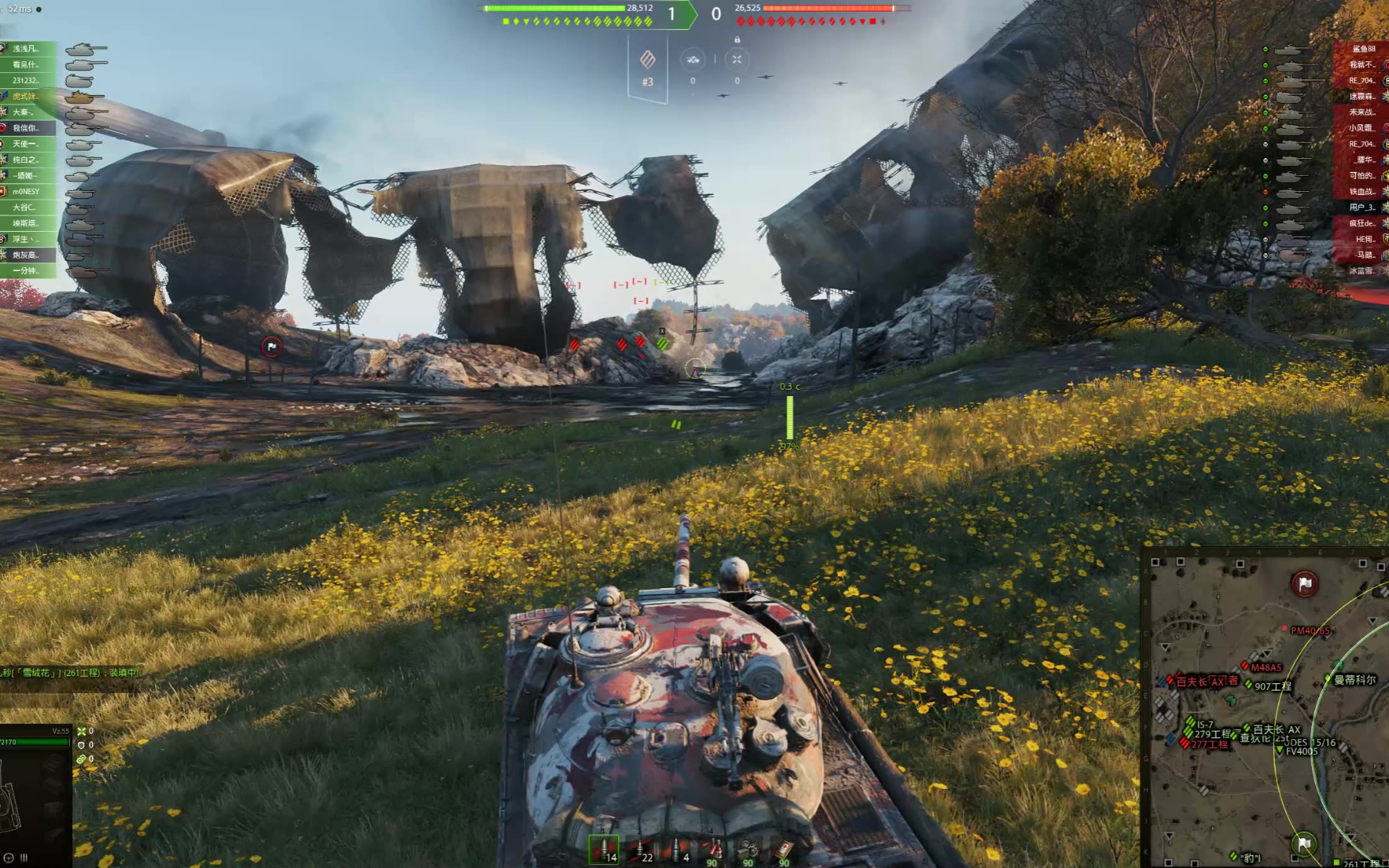Click the #3 platoon badge at top

pyautogui.click(x=648, y=68)
